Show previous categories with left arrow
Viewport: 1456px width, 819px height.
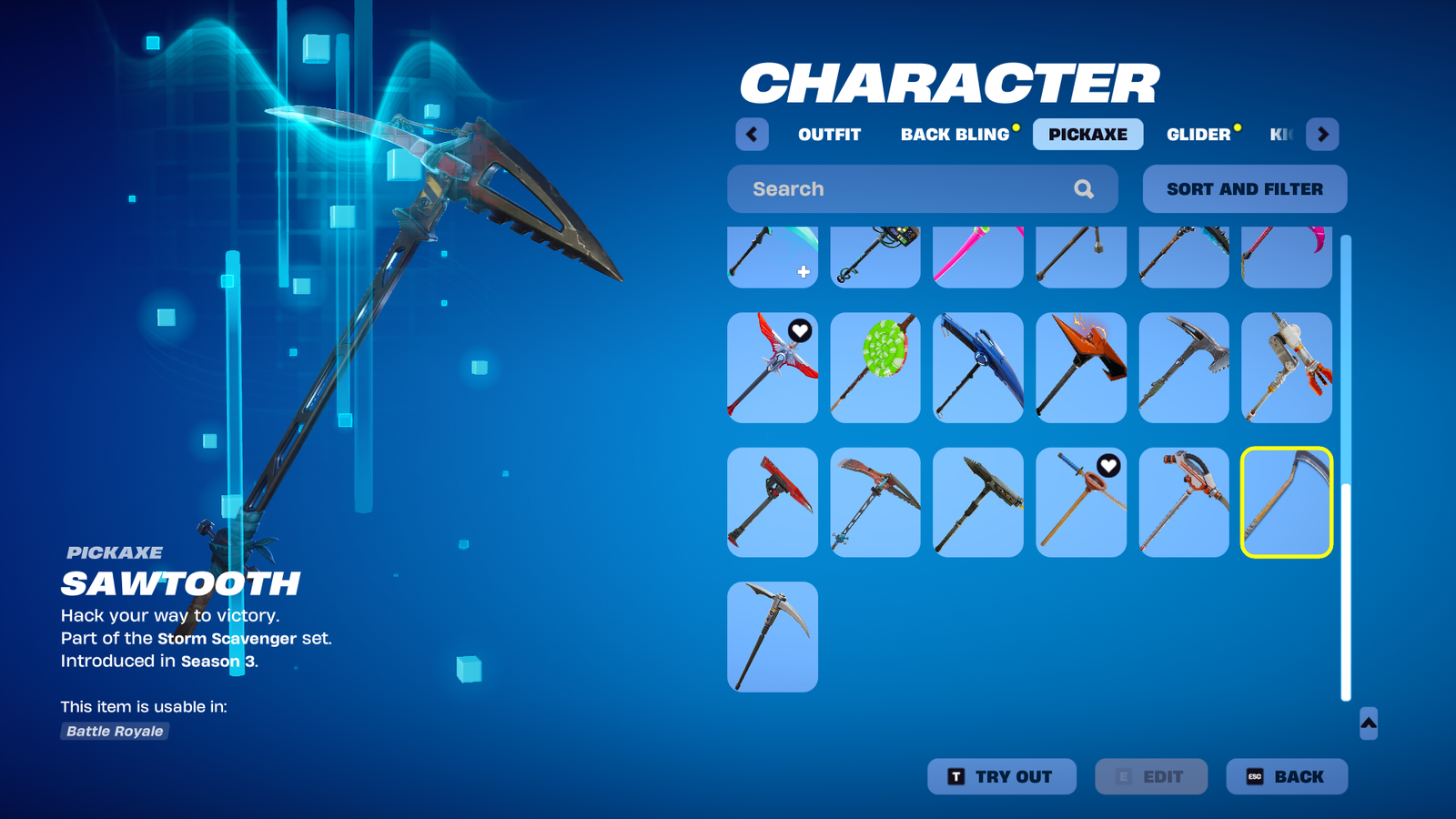coord(752,135)
